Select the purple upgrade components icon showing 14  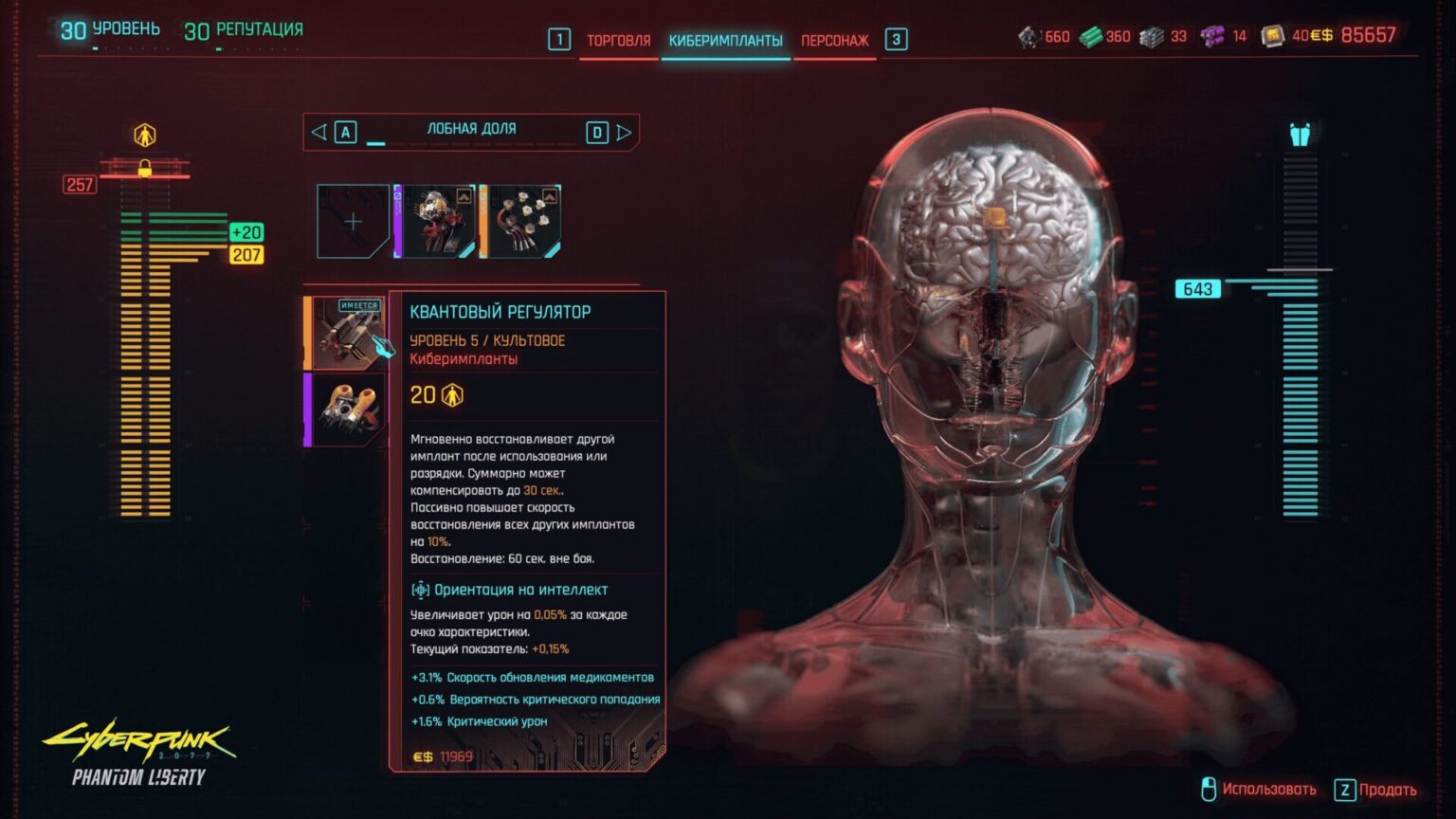1213,37
